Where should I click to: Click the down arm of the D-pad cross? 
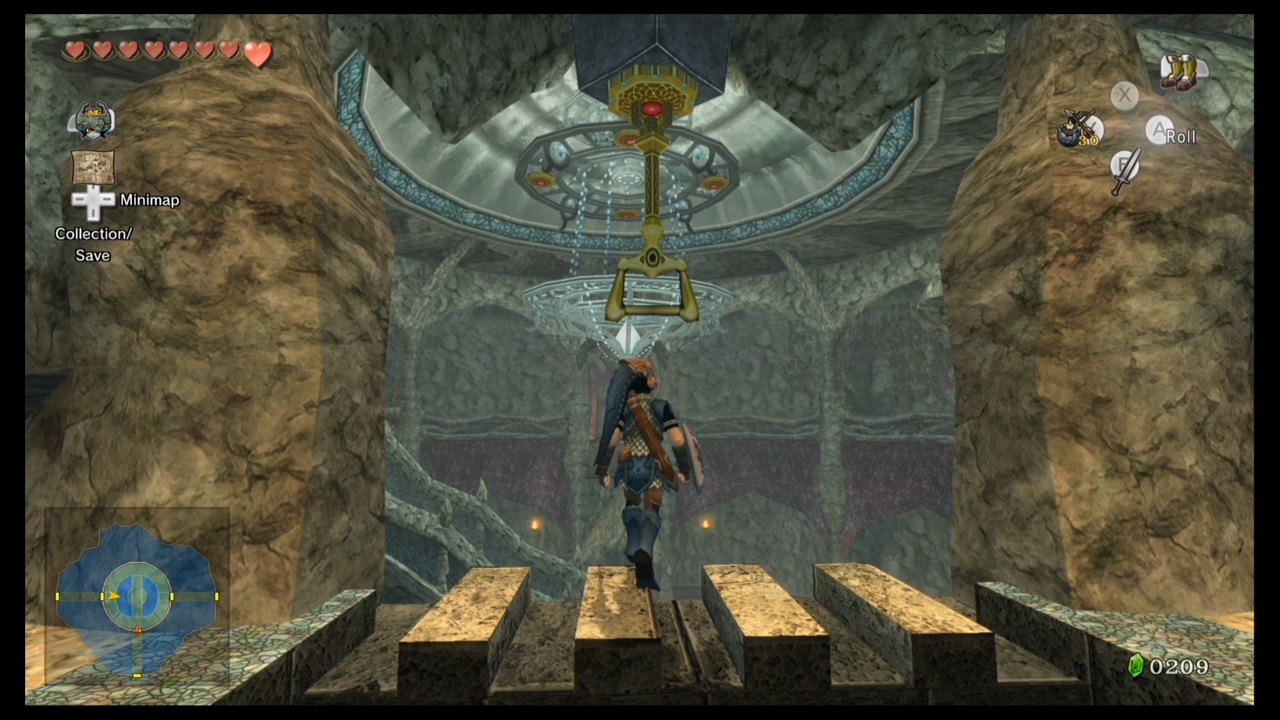[x=93, y=213]
